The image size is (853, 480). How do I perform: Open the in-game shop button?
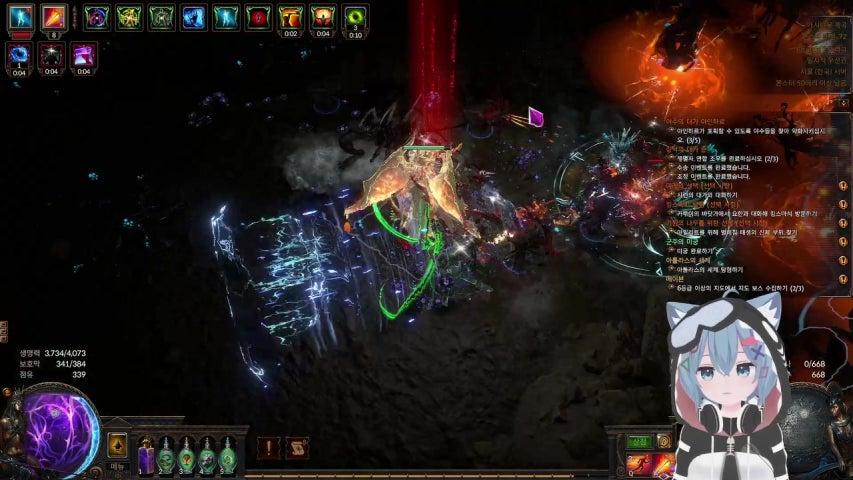(639, 442)
